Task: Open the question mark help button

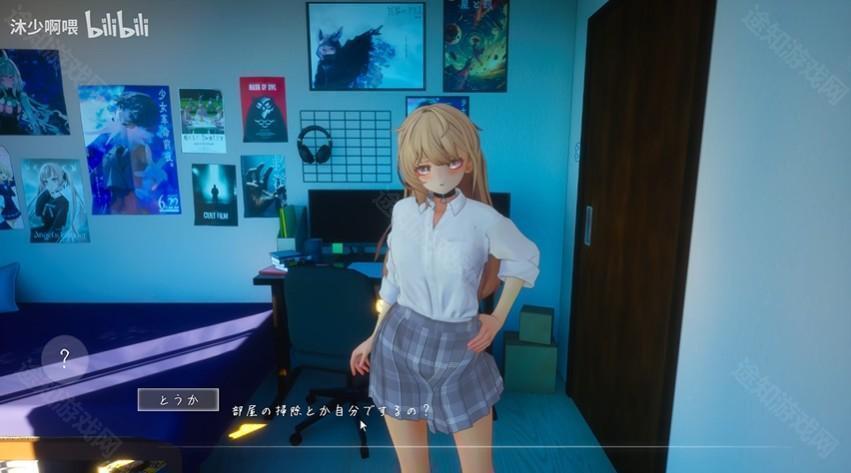Action: click(x=65, y=358)
